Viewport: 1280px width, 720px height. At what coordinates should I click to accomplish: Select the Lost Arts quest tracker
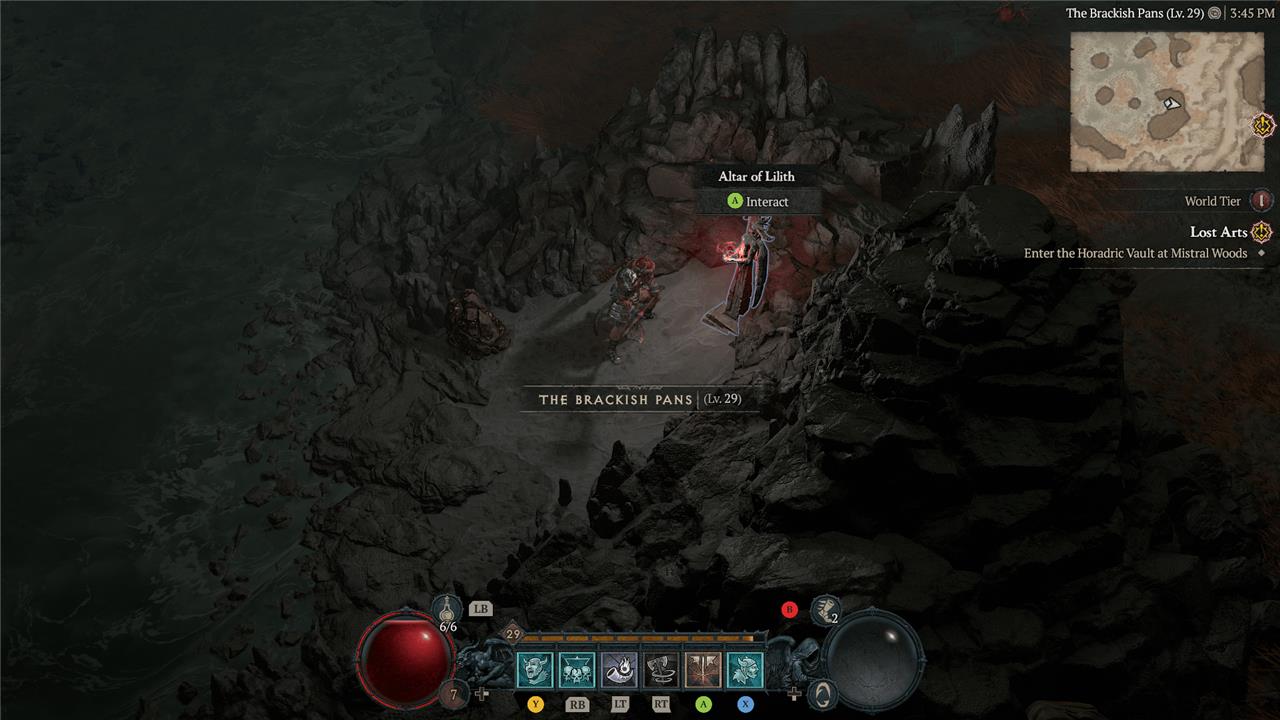(1218, 232)
